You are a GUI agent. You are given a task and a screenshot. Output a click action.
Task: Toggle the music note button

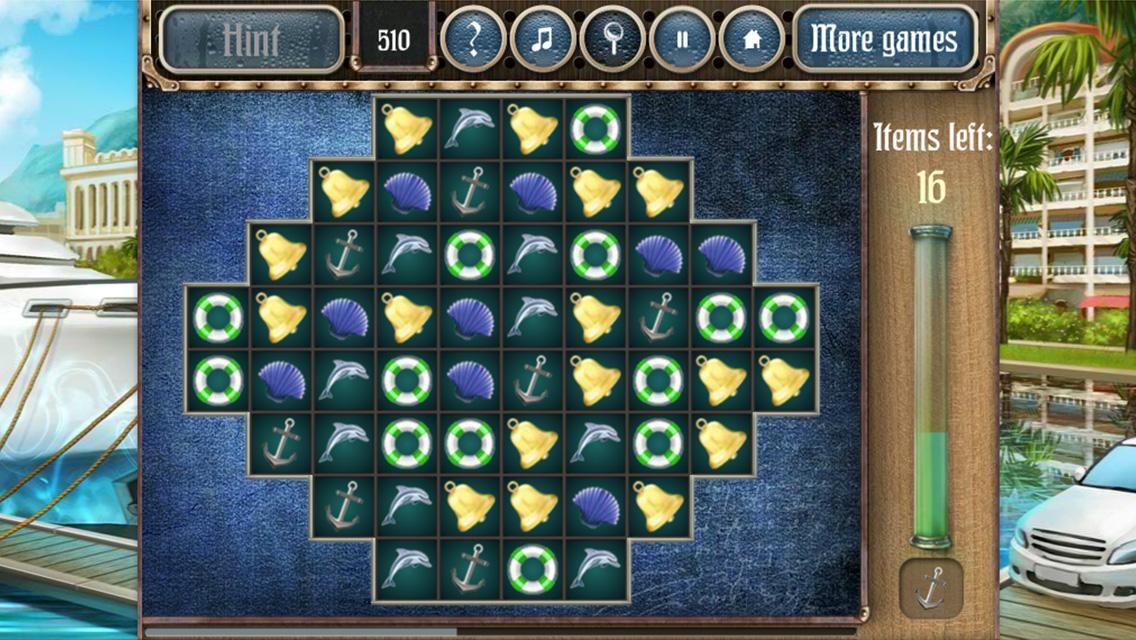click(x=542, y=40)
